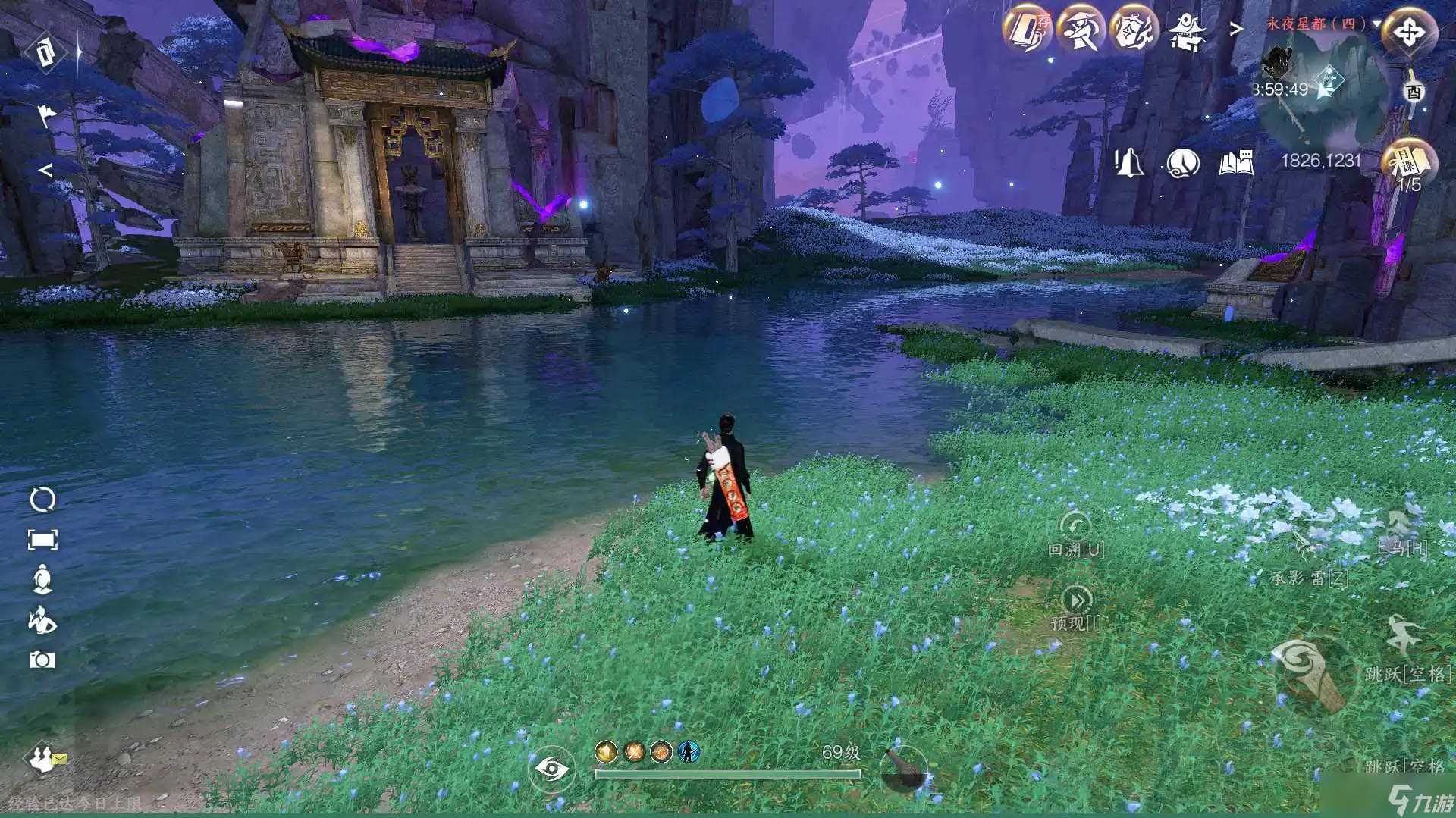Click the four-arrow compass button
This screenshot has width=1456, height=818.
pyautogui.click(x=1409, y=33)
